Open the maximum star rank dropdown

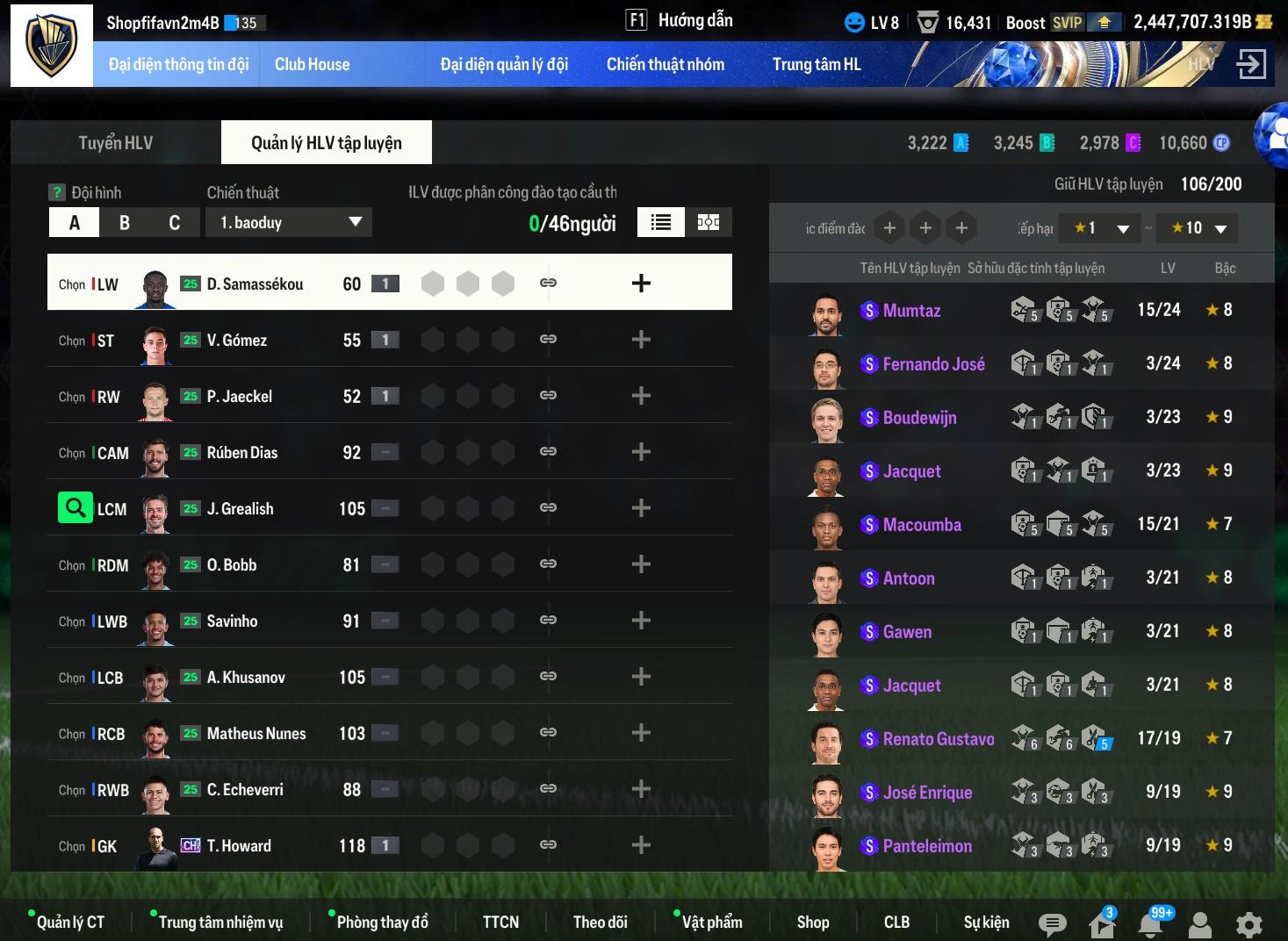[1198, 228]
